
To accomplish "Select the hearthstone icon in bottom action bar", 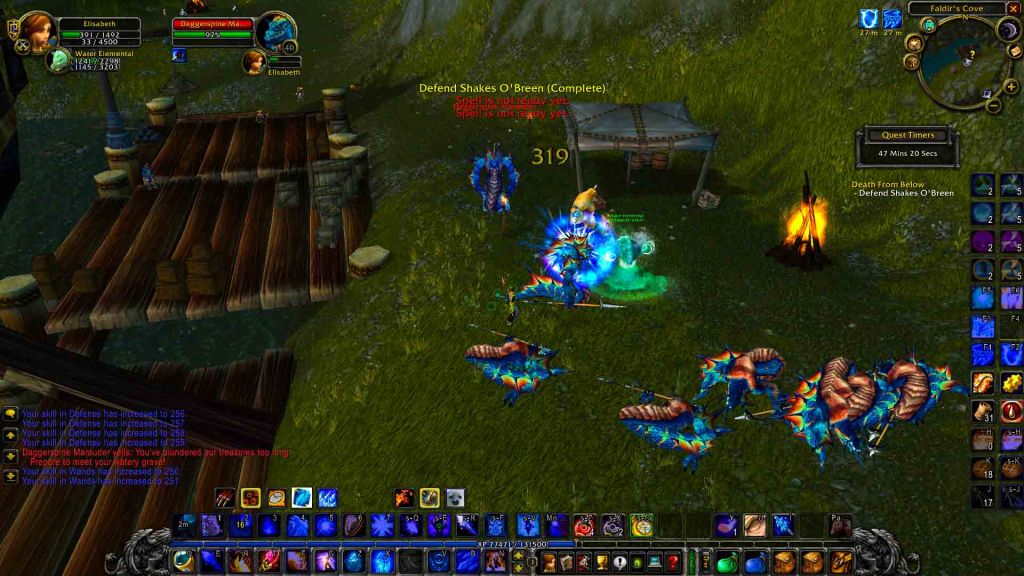I will click(183, 558).
